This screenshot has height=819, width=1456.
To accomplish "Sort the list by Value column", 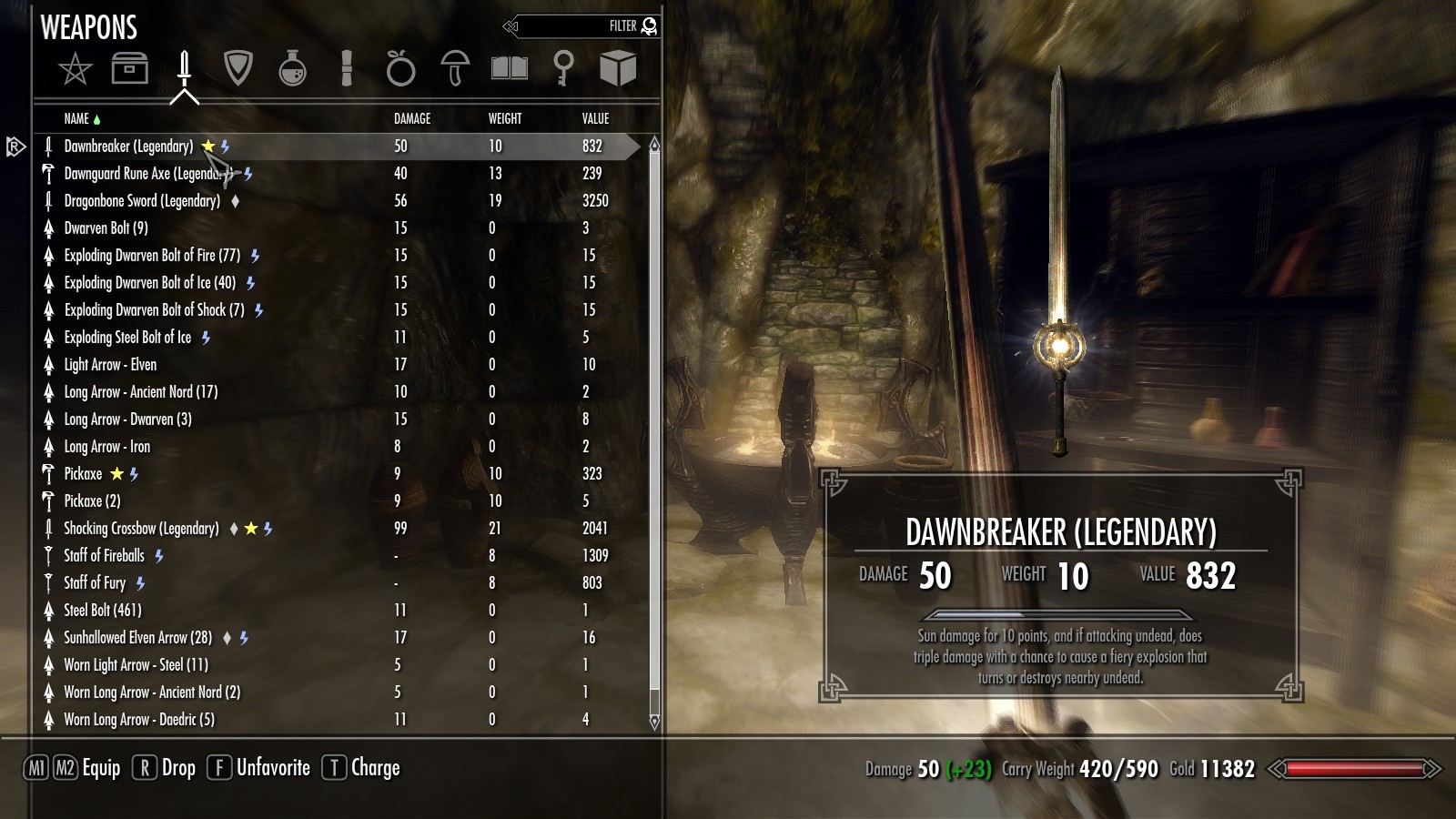I will tap(595, 119).
